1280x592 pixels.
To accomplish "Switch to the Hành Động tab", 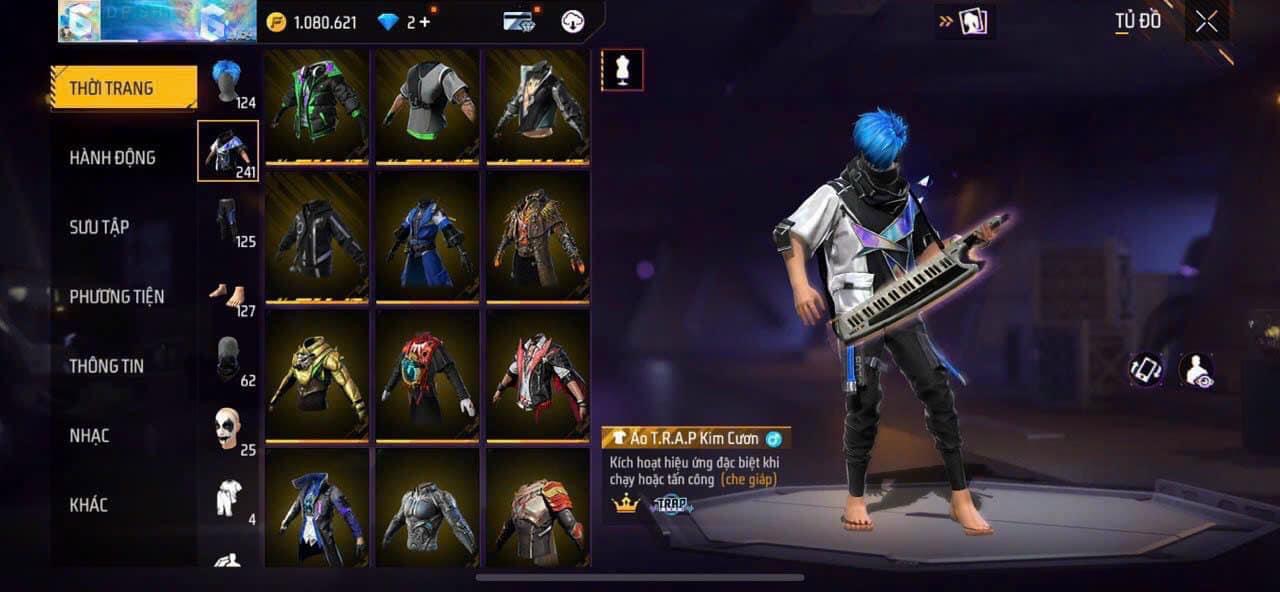I will (112, 157).
